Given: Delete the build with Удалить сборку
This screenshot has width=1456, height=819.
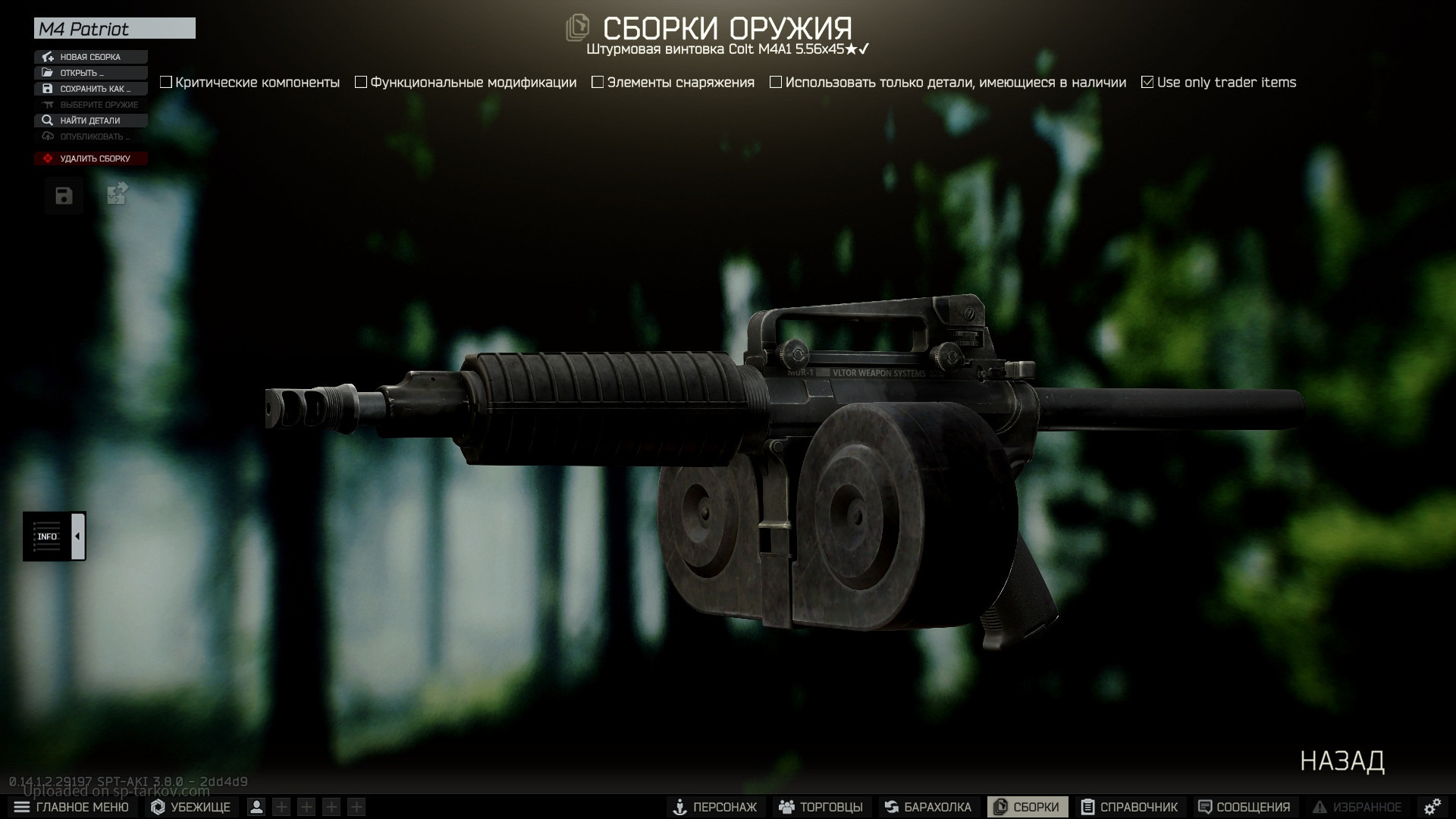Looking at the screenshot, I should tap(90, 158).
